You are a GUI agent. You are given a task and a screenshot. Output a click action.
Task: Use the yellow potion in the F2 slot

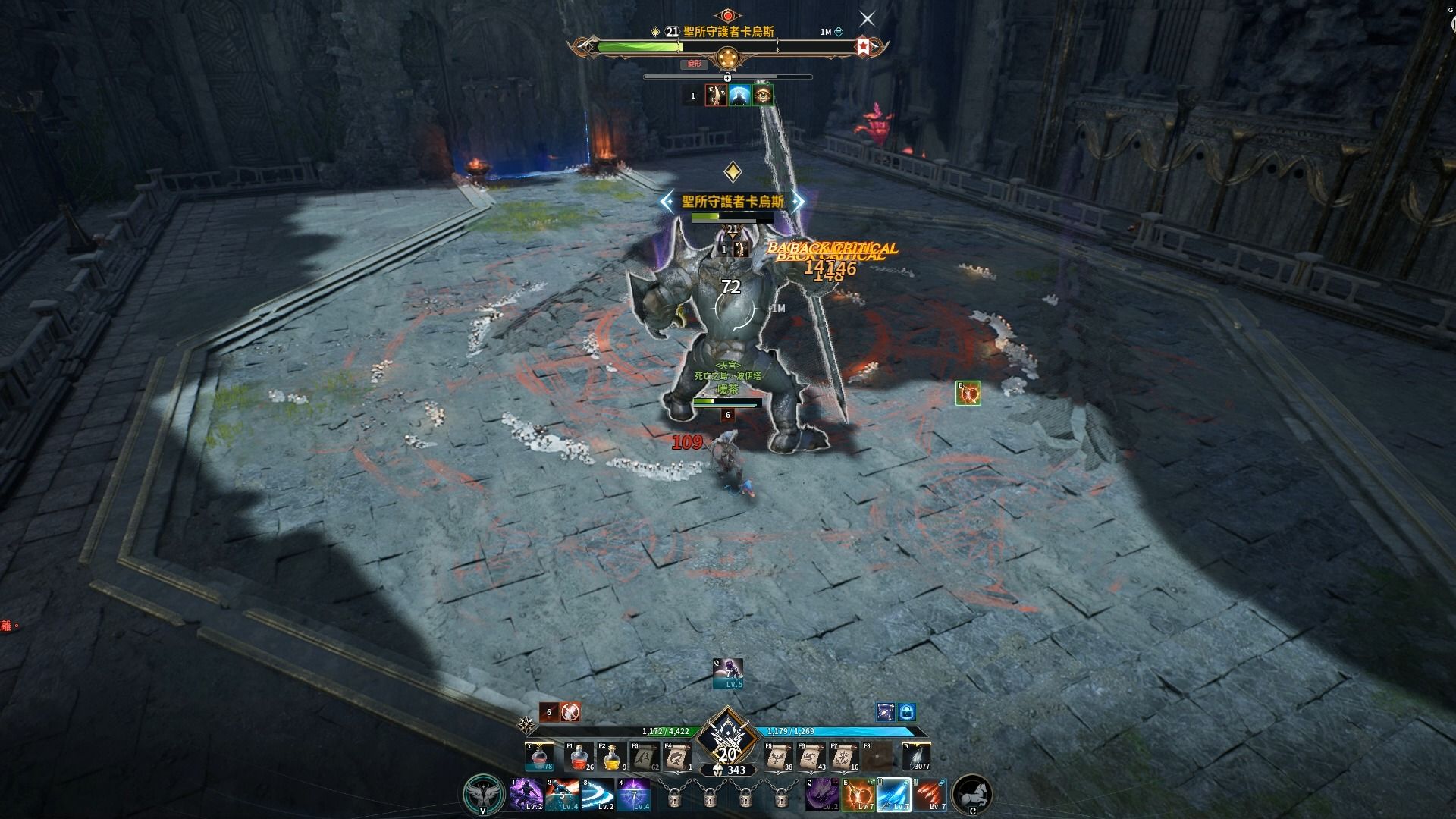(613, 757)
